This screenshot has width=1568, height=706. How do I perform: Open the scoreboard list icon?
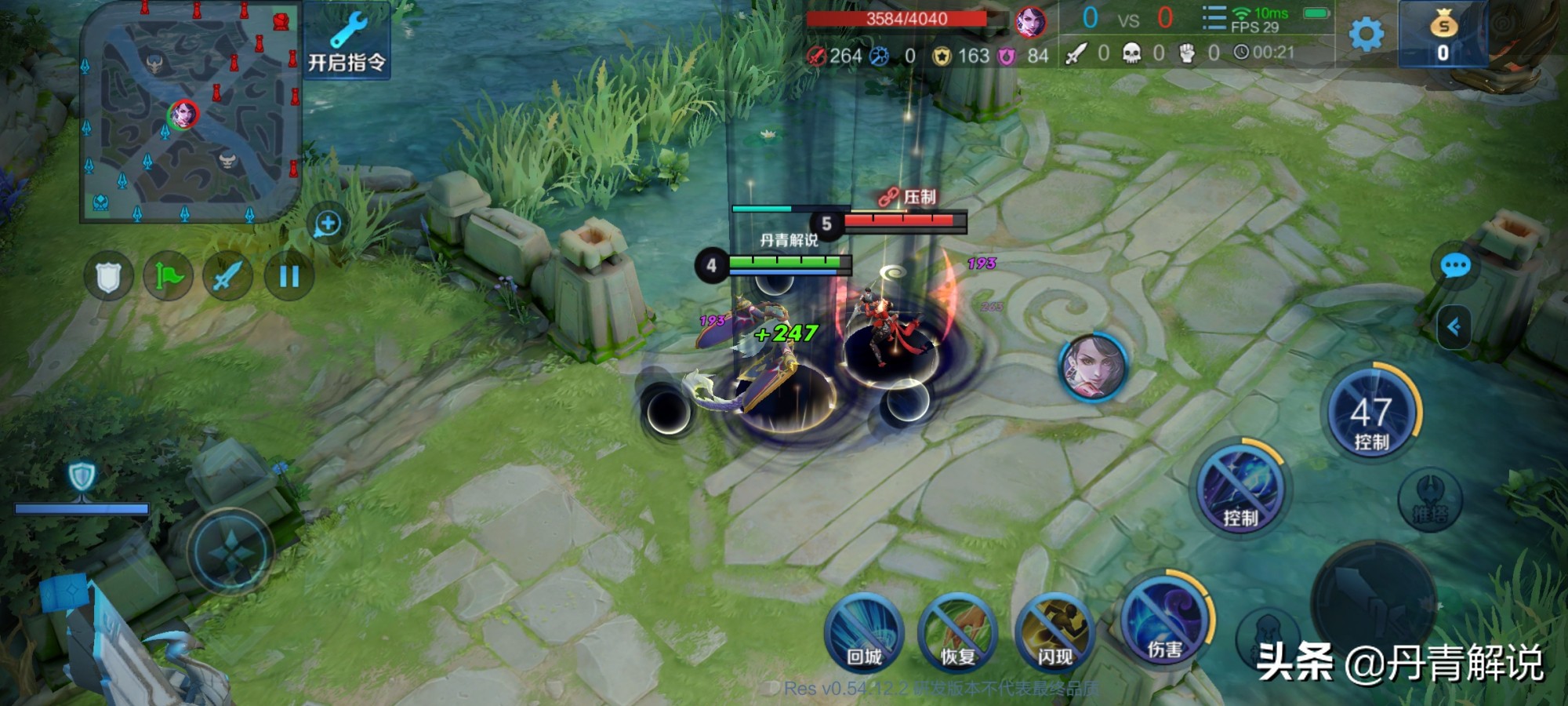point(1214,18)
